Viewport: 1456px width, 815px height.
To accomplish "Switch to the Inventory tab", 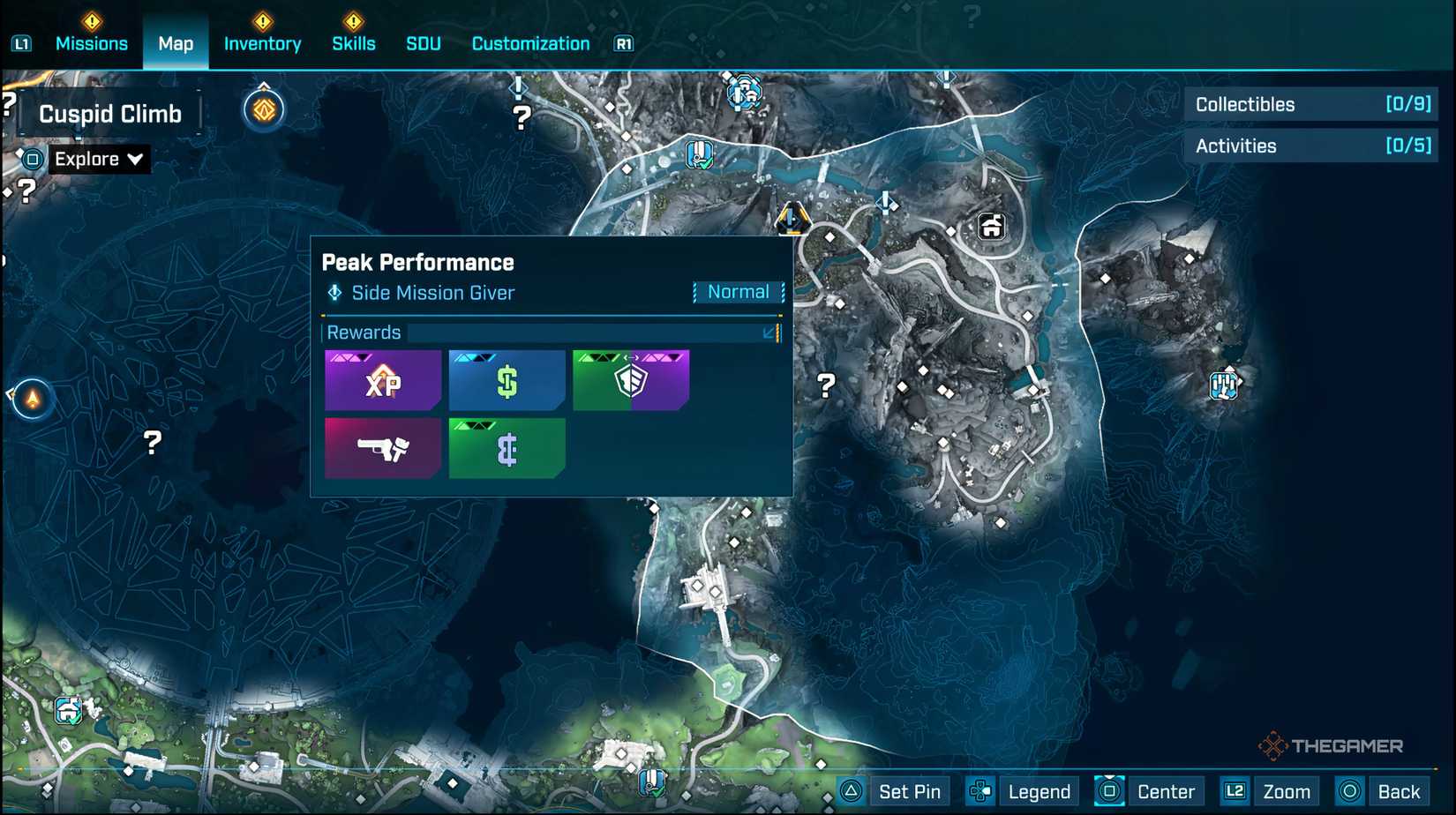I will (262, 43).
